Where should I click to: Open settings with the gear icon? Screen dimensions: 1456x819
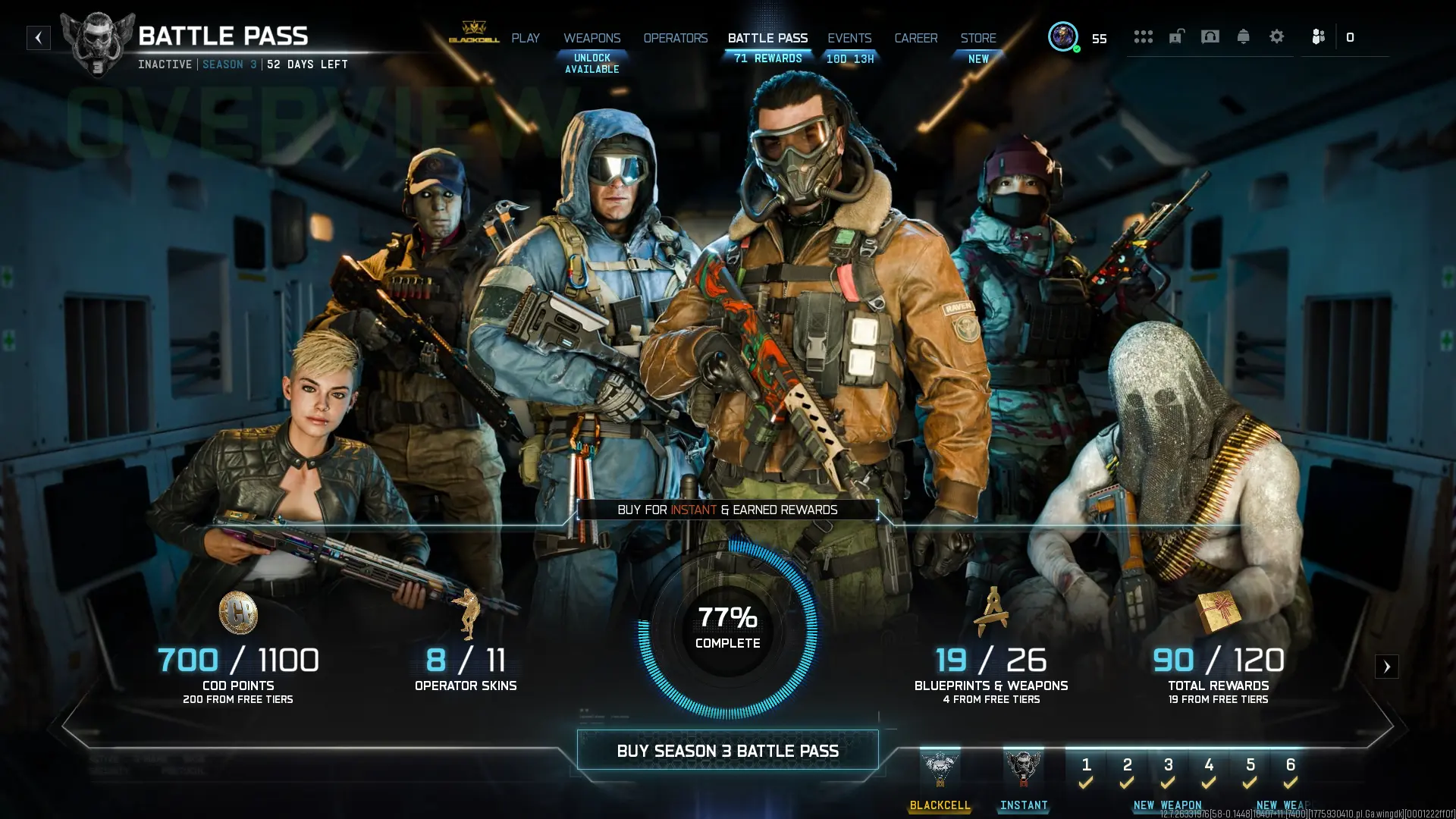click(x=1276, y=36)
